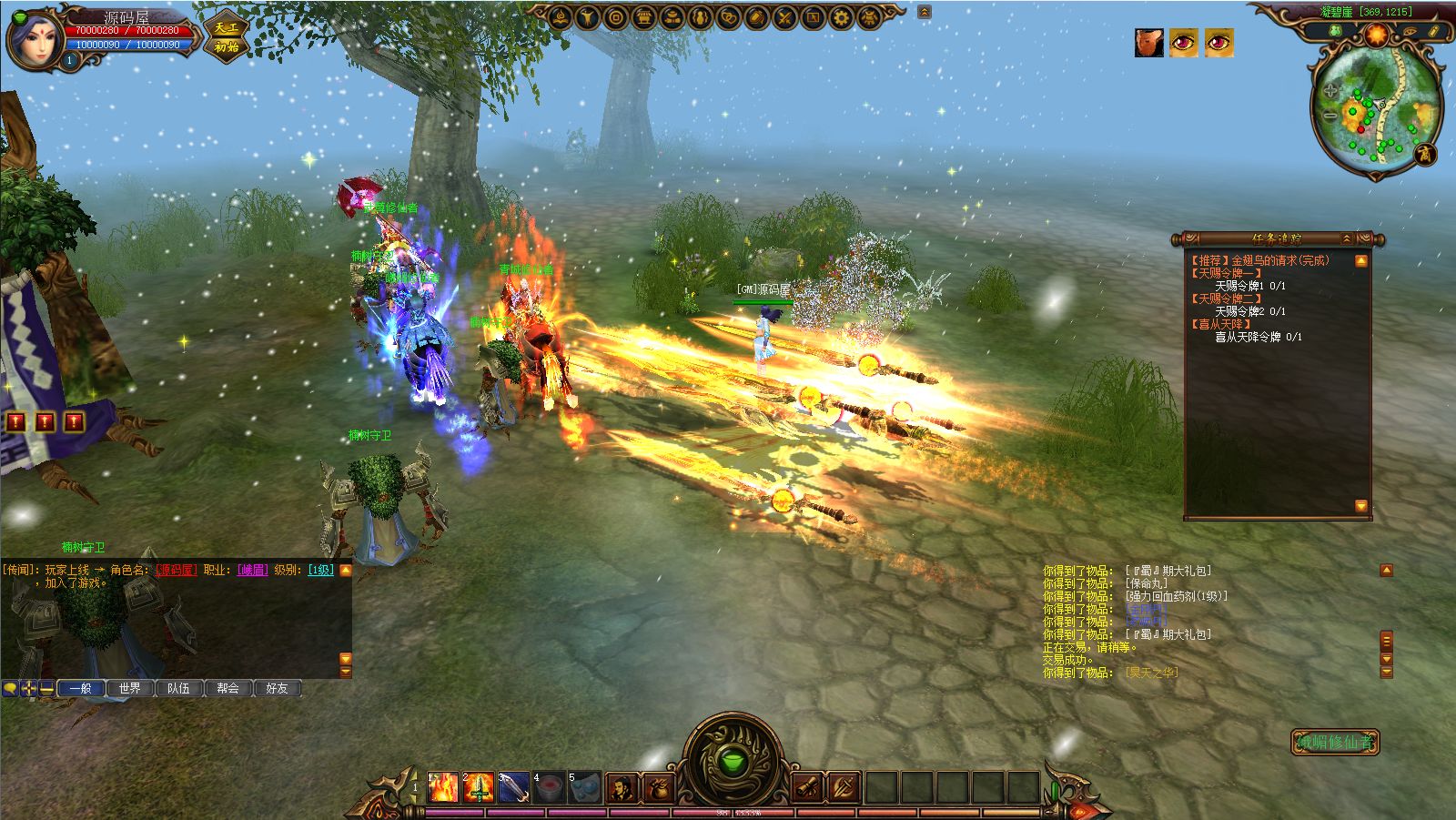Screen dimensions: 1456x820
Task: Open the shop stall icon in top toolbar
Action: pos(643,17)
